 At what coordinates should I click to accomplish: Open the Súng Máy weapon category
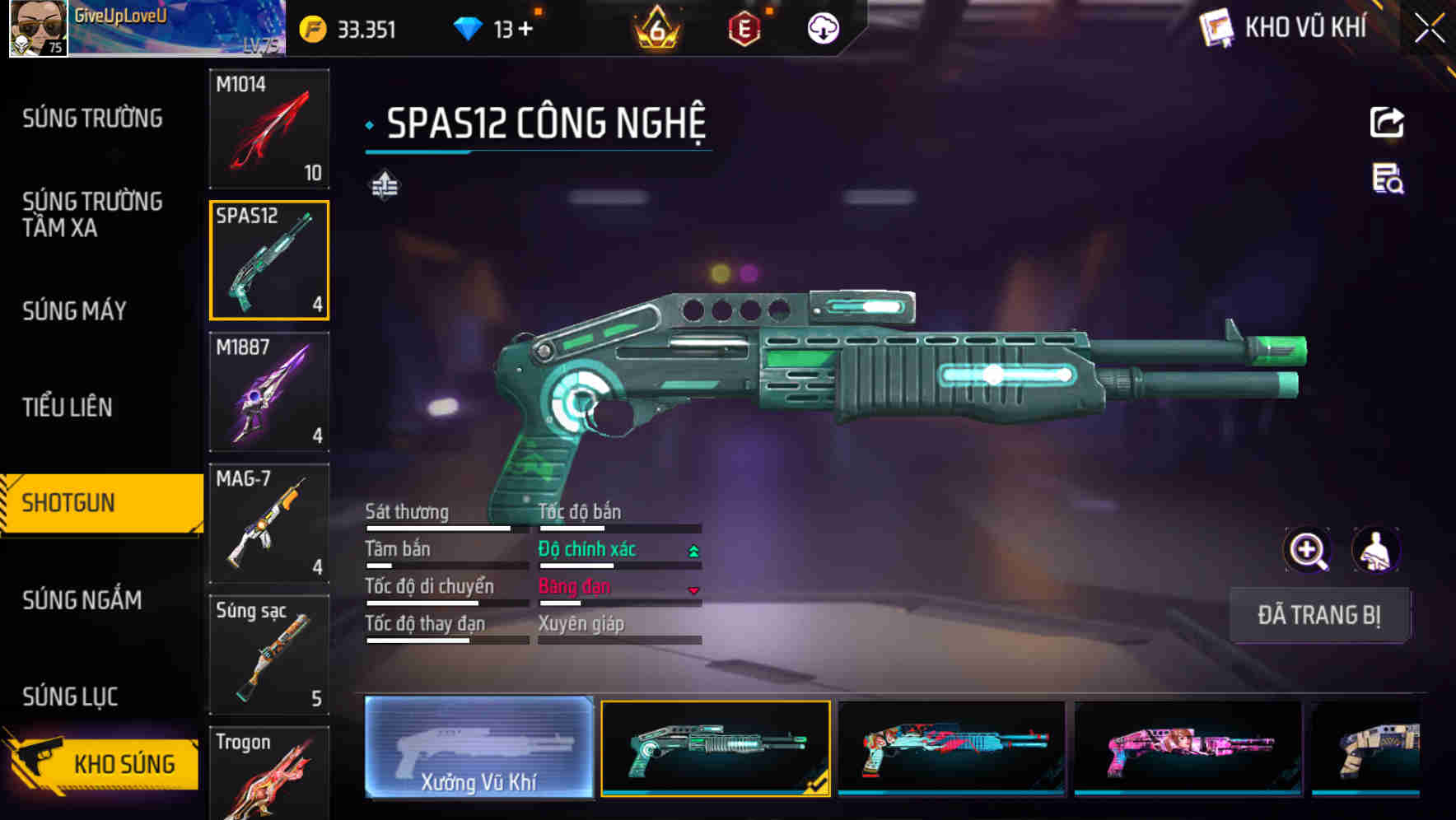74,311
